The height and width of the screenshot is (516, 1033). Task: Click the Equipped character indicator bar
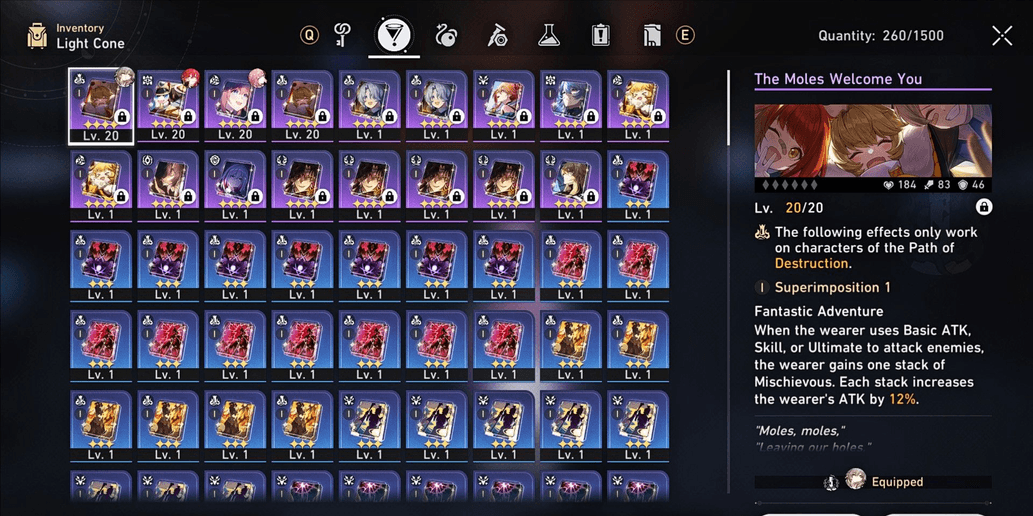click(873, 481)
